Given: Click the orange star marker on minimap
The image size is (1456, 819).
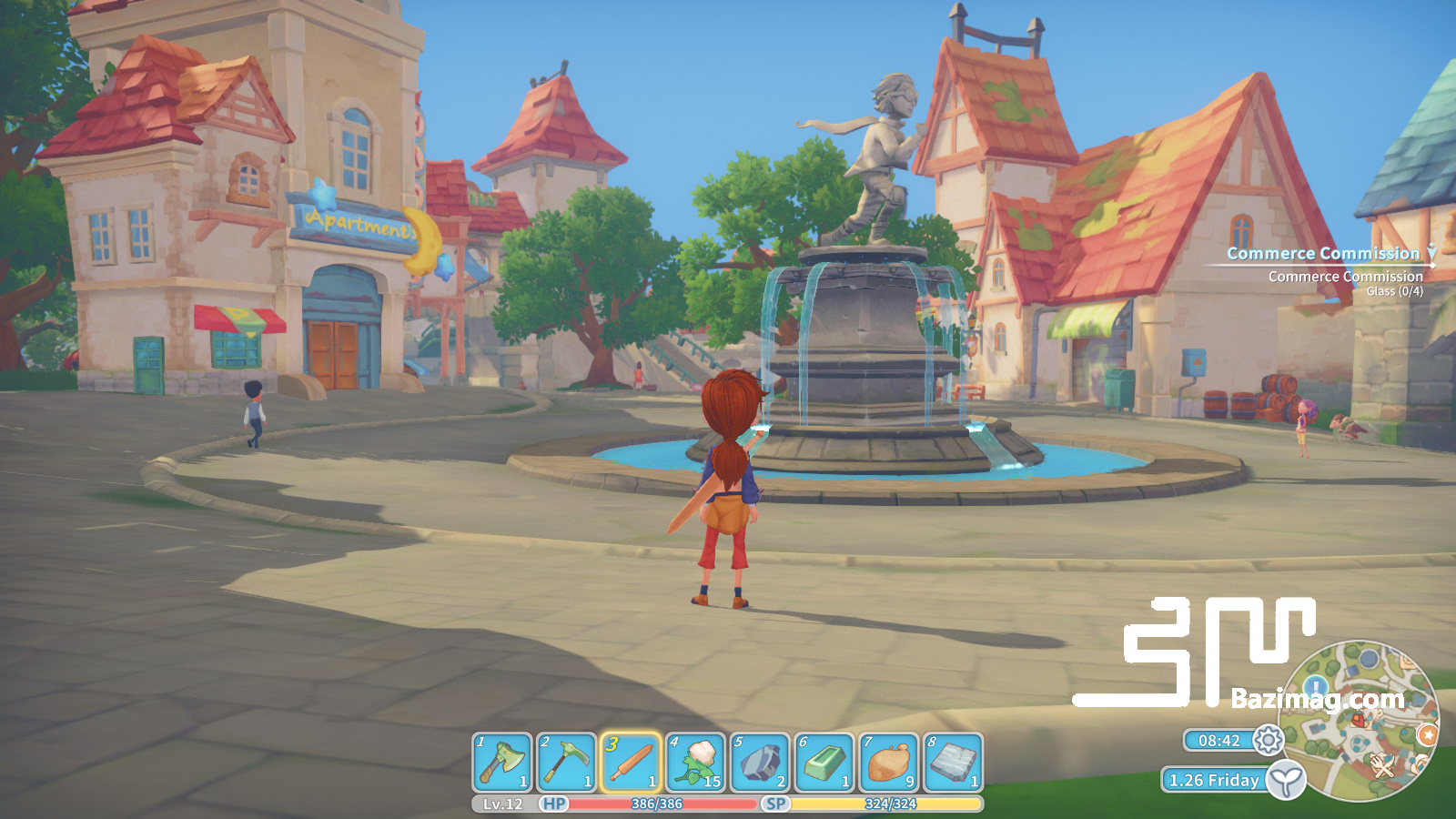Looking at the screenshot, I should tap(1427, 733).
